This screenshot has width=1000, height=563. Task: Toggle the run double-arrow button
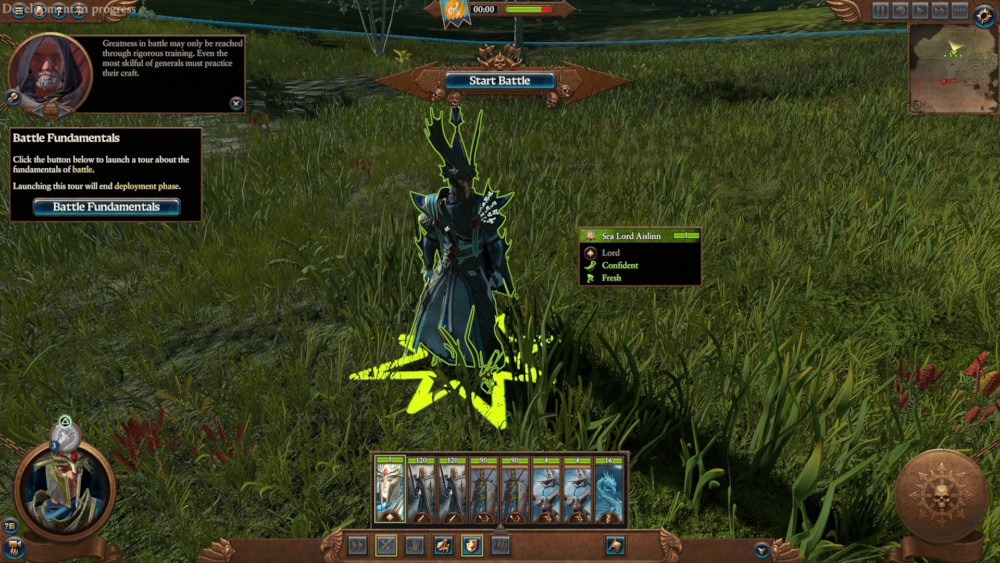pos(357,546)
